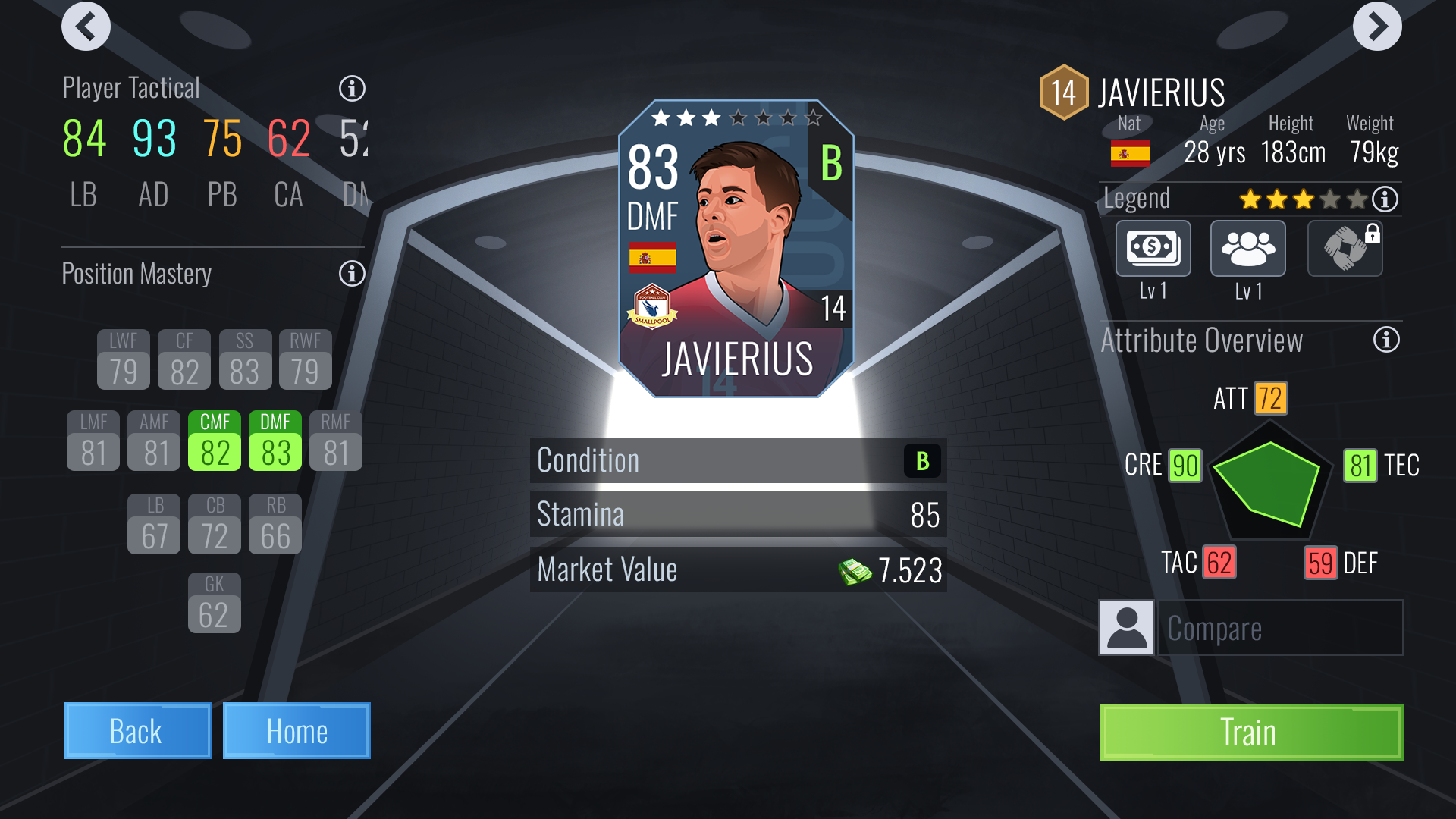Select the CMF position mastery tile

pyautogui.click(x=215, y=441)
